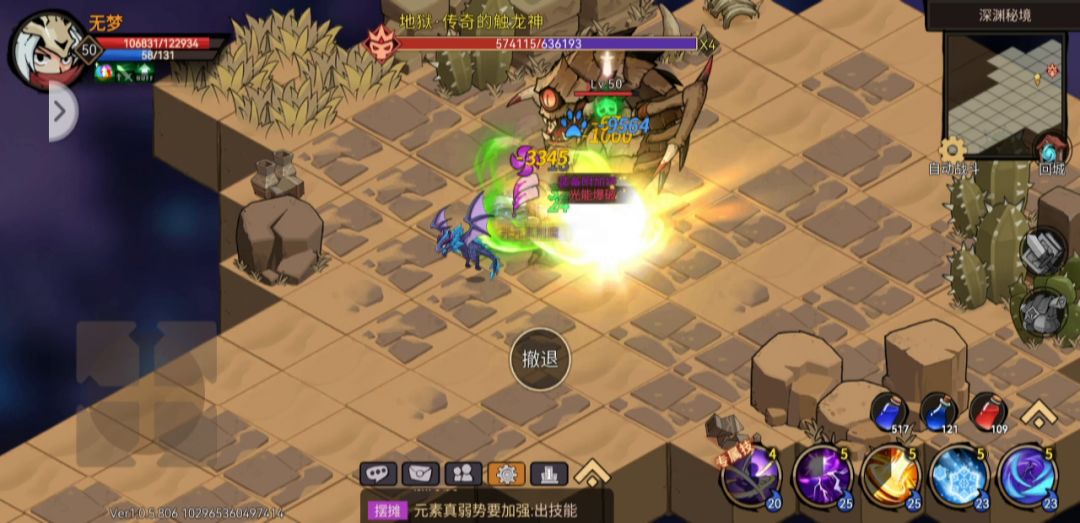
Task: Open the player portrait of 无梦
Action: (x=47, y=50)
